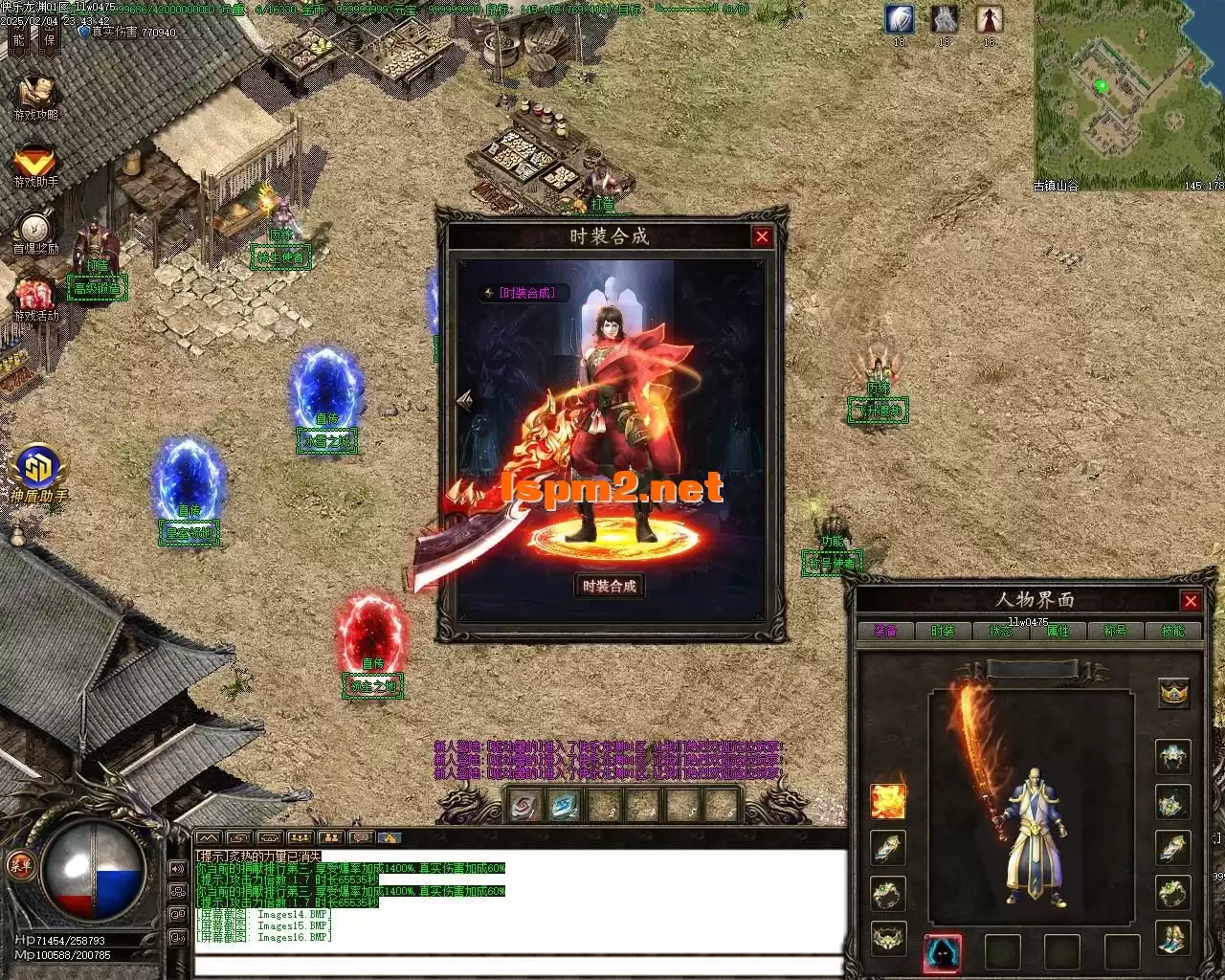Click the chat input field
The image size is (1225, 980).
[x=517, y=964]
